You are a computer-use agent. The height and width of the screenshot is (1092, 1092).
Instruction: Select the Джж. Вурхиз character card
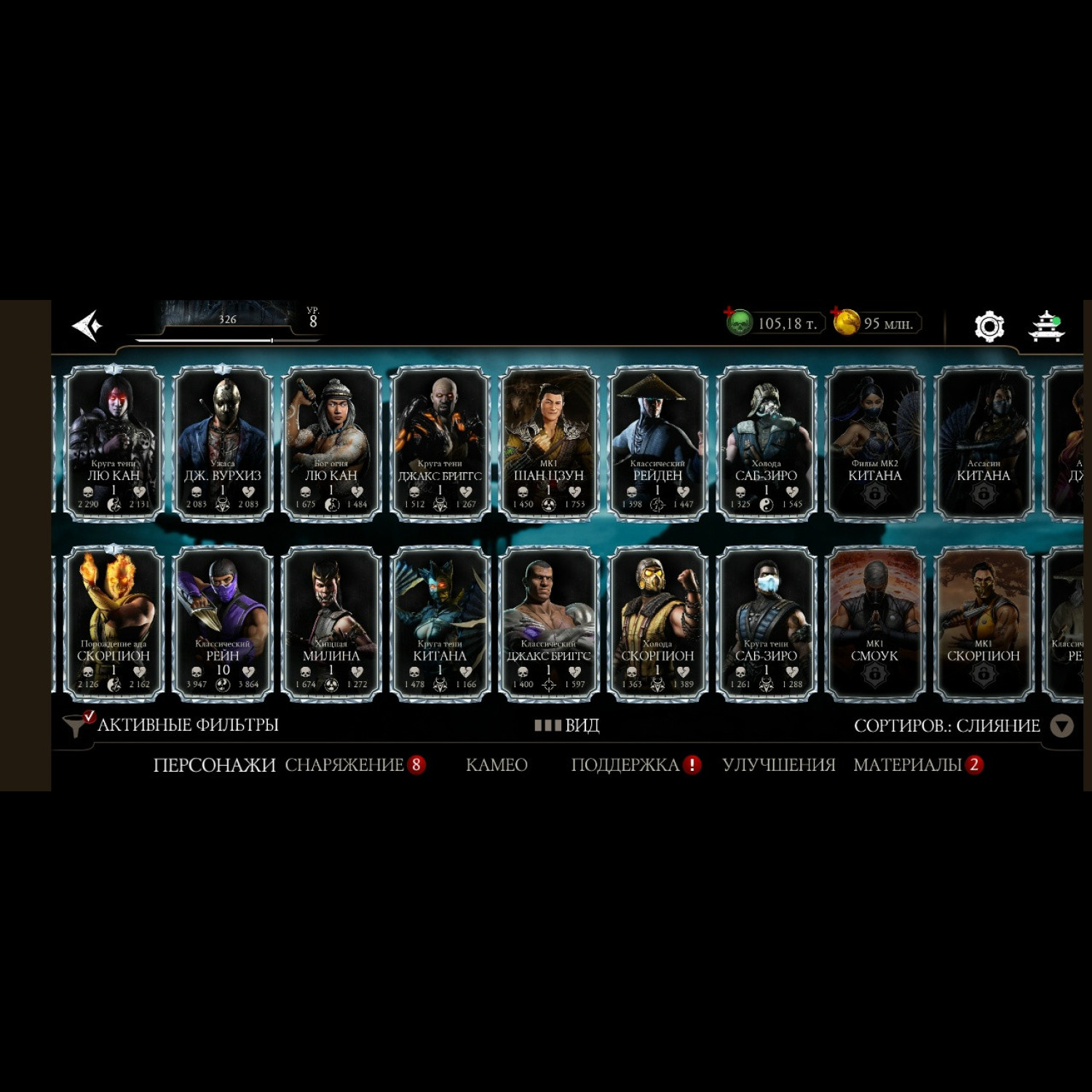222,443
